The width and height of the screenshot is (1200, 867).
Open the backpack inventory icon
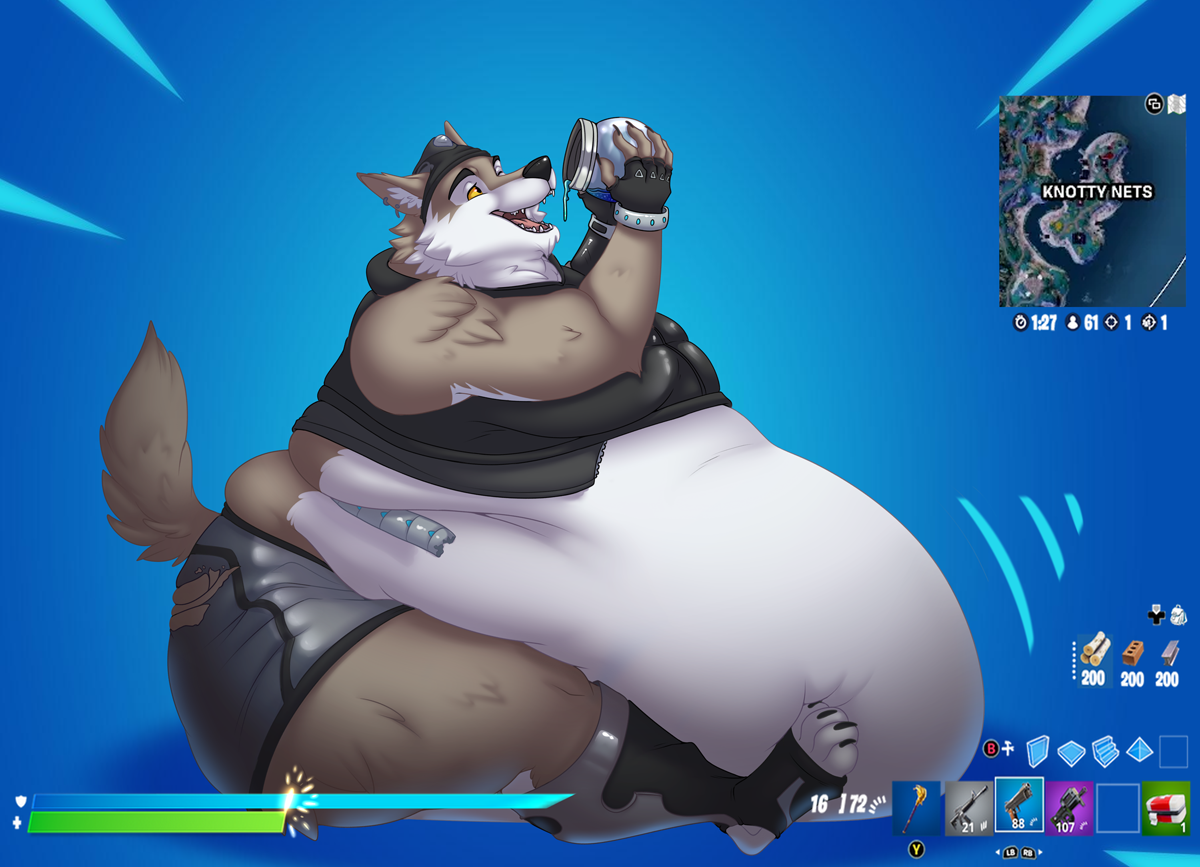click(1179, 615)
